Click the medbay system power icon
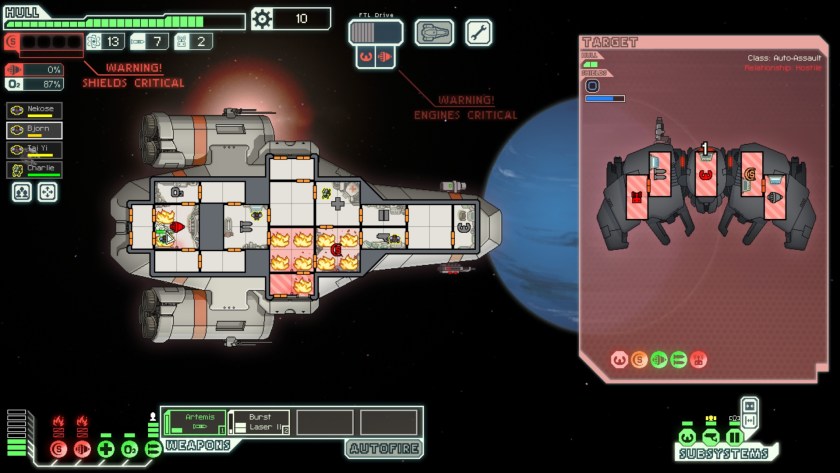 [106, 450]
